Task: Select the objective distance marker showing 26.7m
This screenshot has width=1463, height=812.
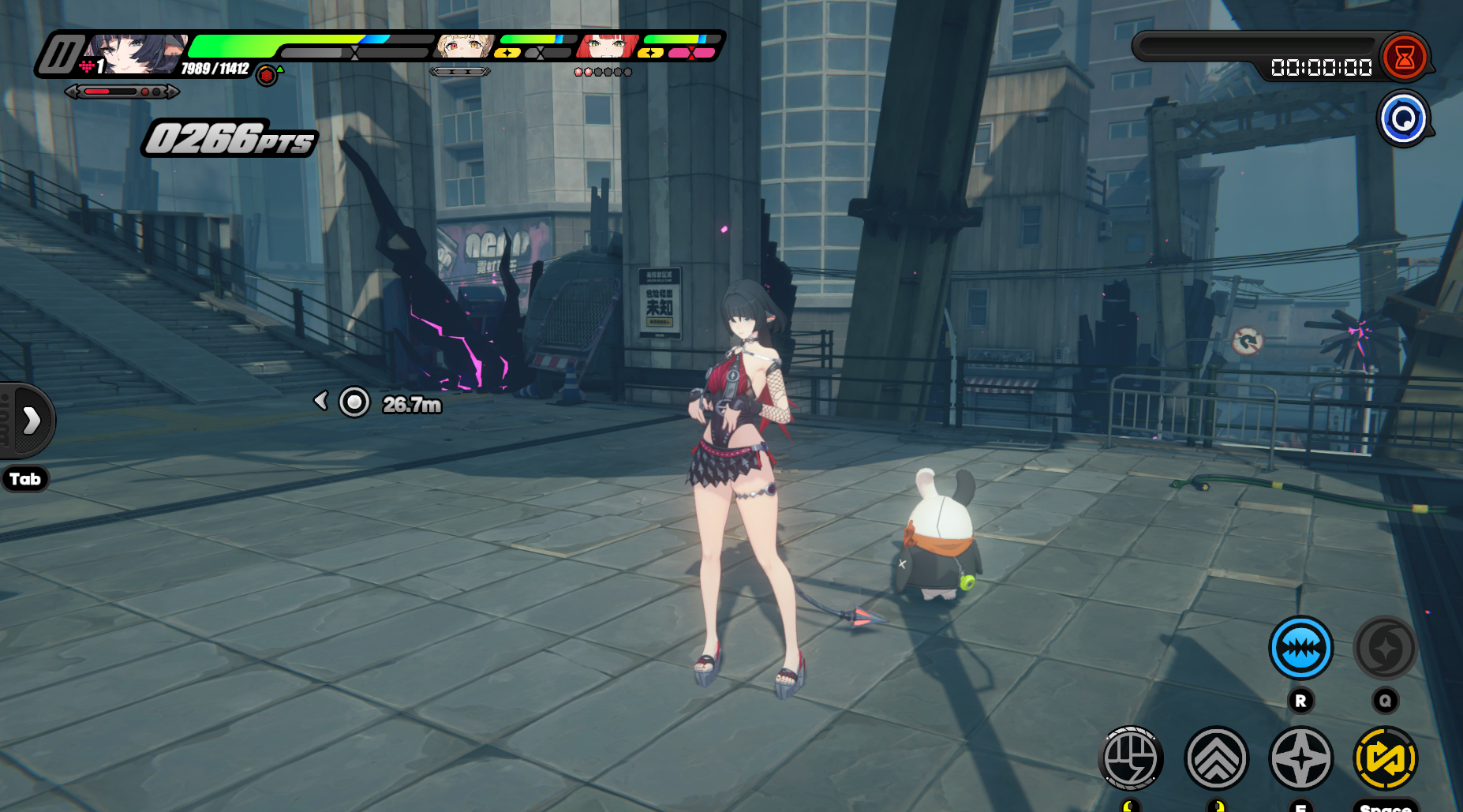Action: click(x=354, y=402)
